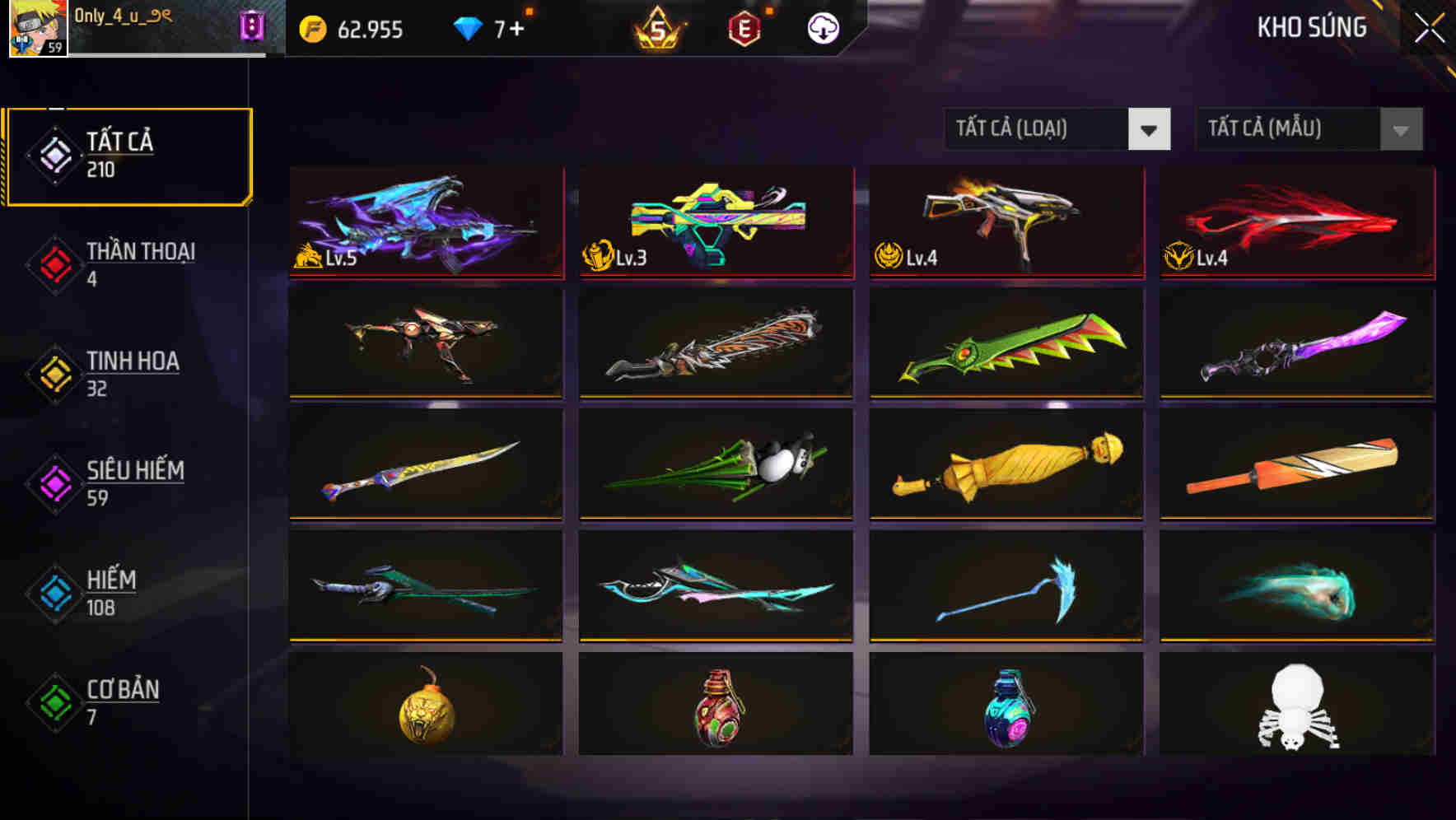Select the Lv.5 purple dragon weapon skin
Viewport: 1456px width, 820px height.
425,224
